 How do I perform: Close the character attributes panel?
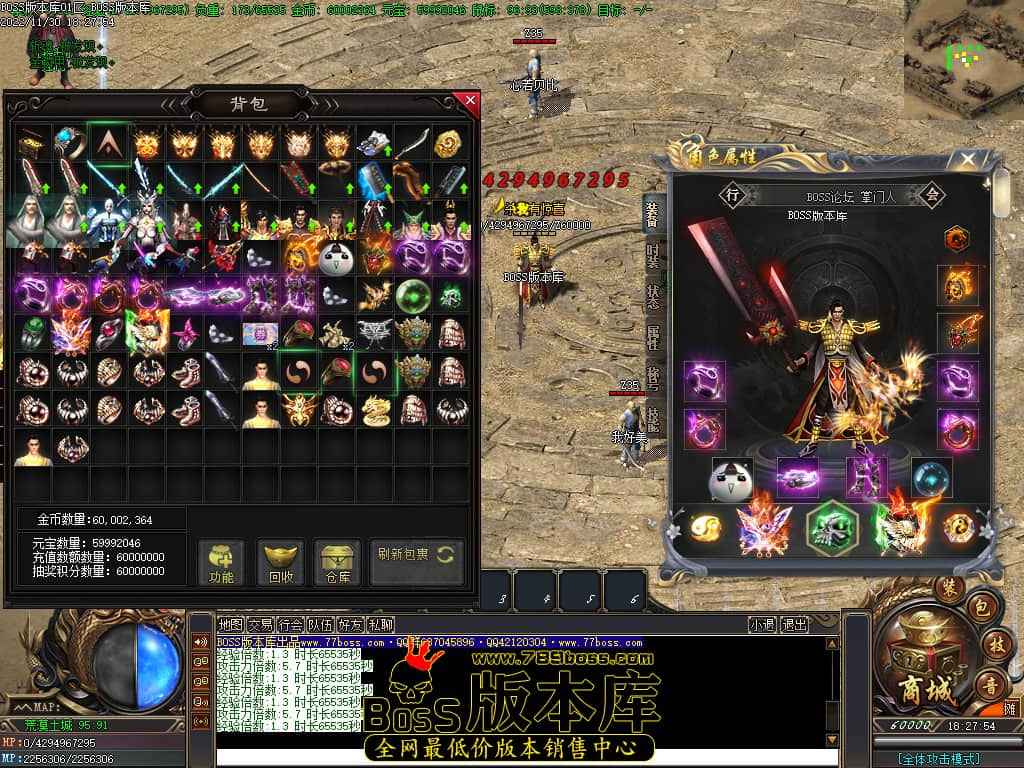[x=967, y=159]
